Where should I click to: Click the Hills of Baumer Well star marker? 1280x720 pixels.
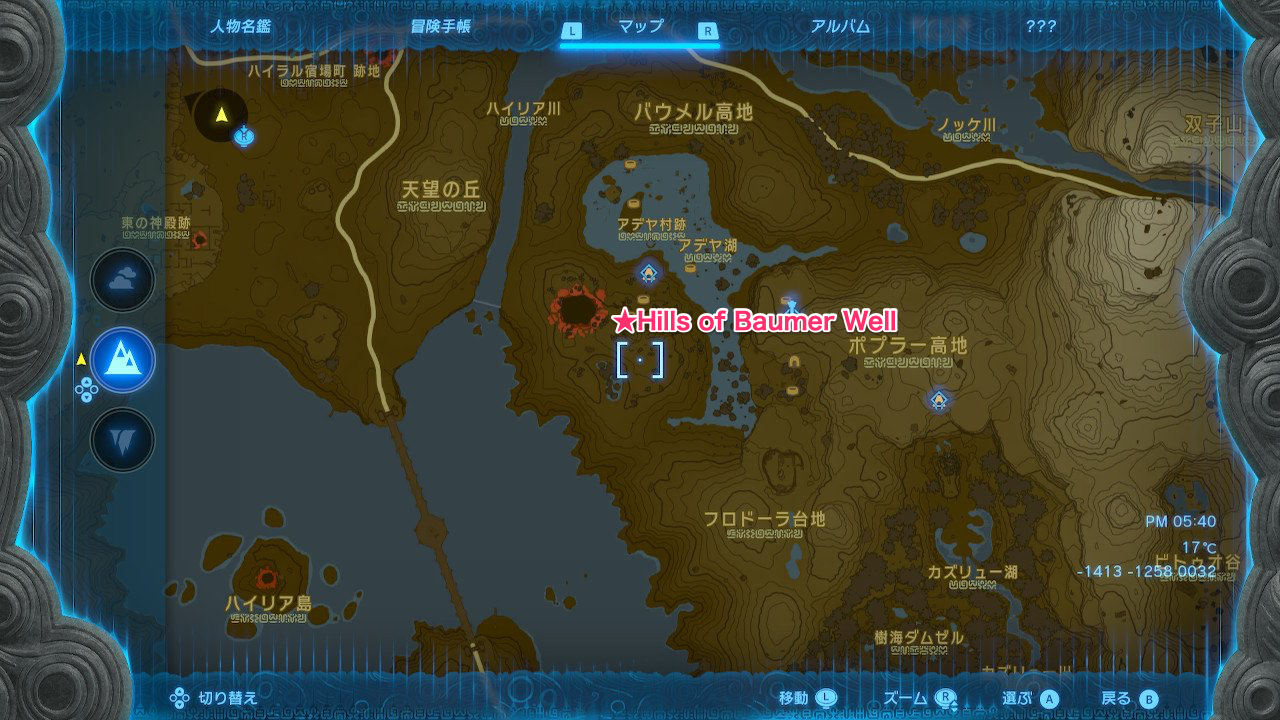pyautogui.click(x=623, y=322)
